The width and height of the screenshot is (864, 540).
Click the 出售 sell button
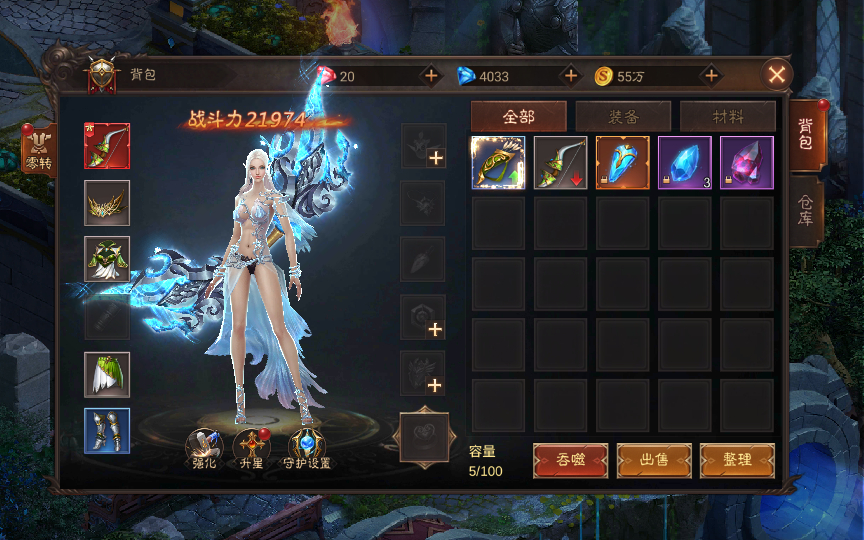(x=654, y=460)
